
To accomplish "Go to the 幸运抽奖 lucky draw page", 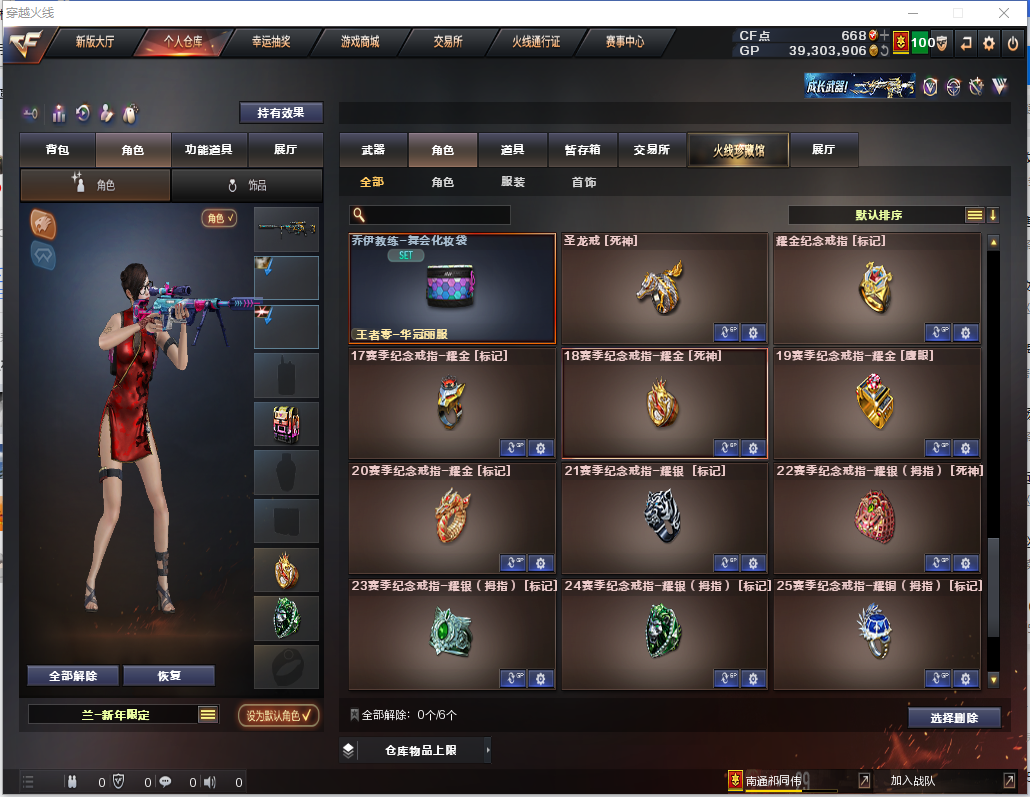I will [271, 42].
